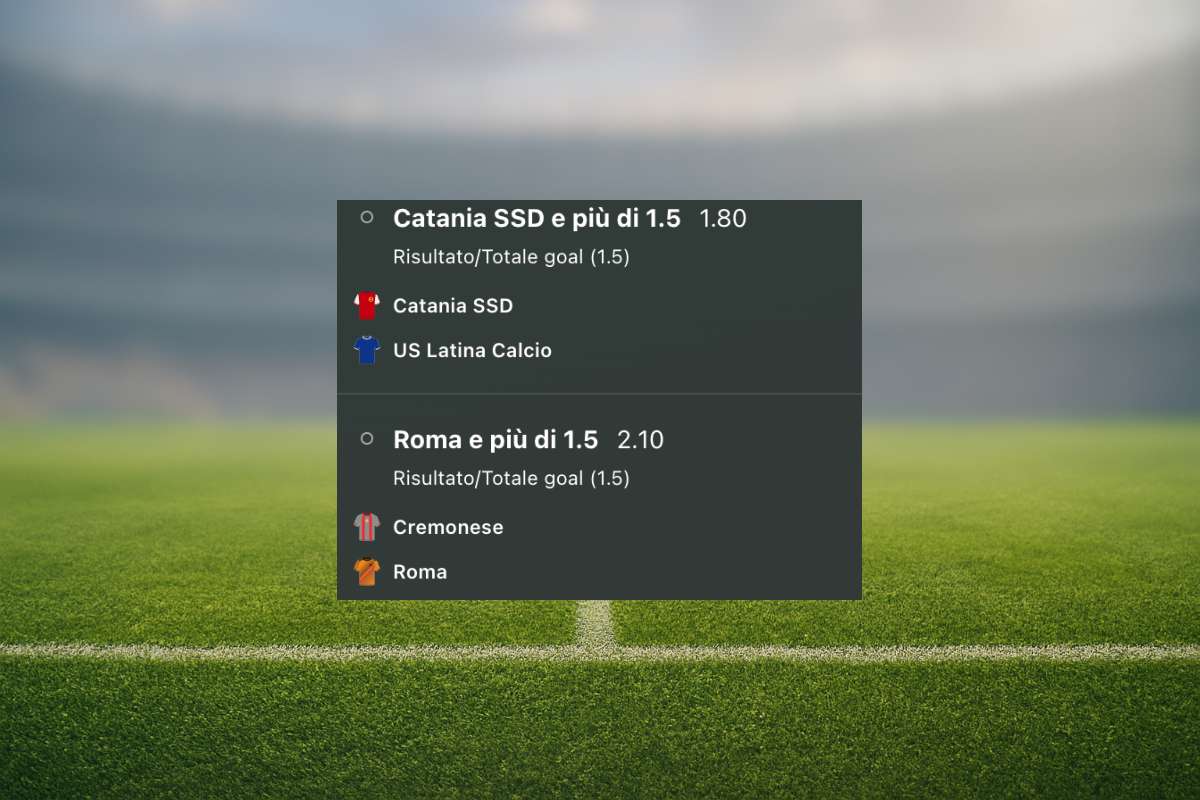Open the US Latina Calcio team row
The height and width of the screenshot is (800, 1200).
tap(472, 351)
